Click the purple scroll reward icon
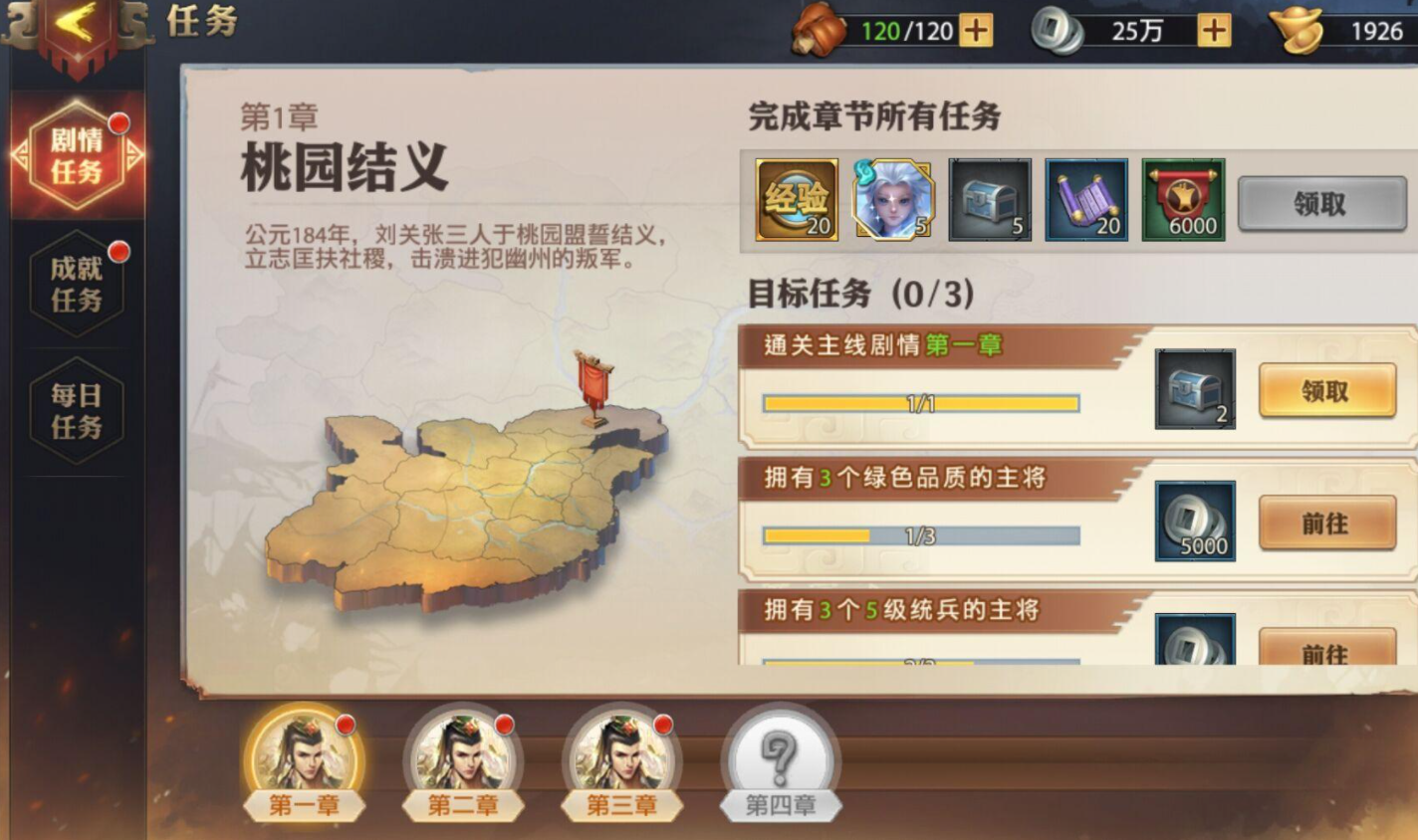Screen dimensions: 1418x840 [x=1085, y=199]
